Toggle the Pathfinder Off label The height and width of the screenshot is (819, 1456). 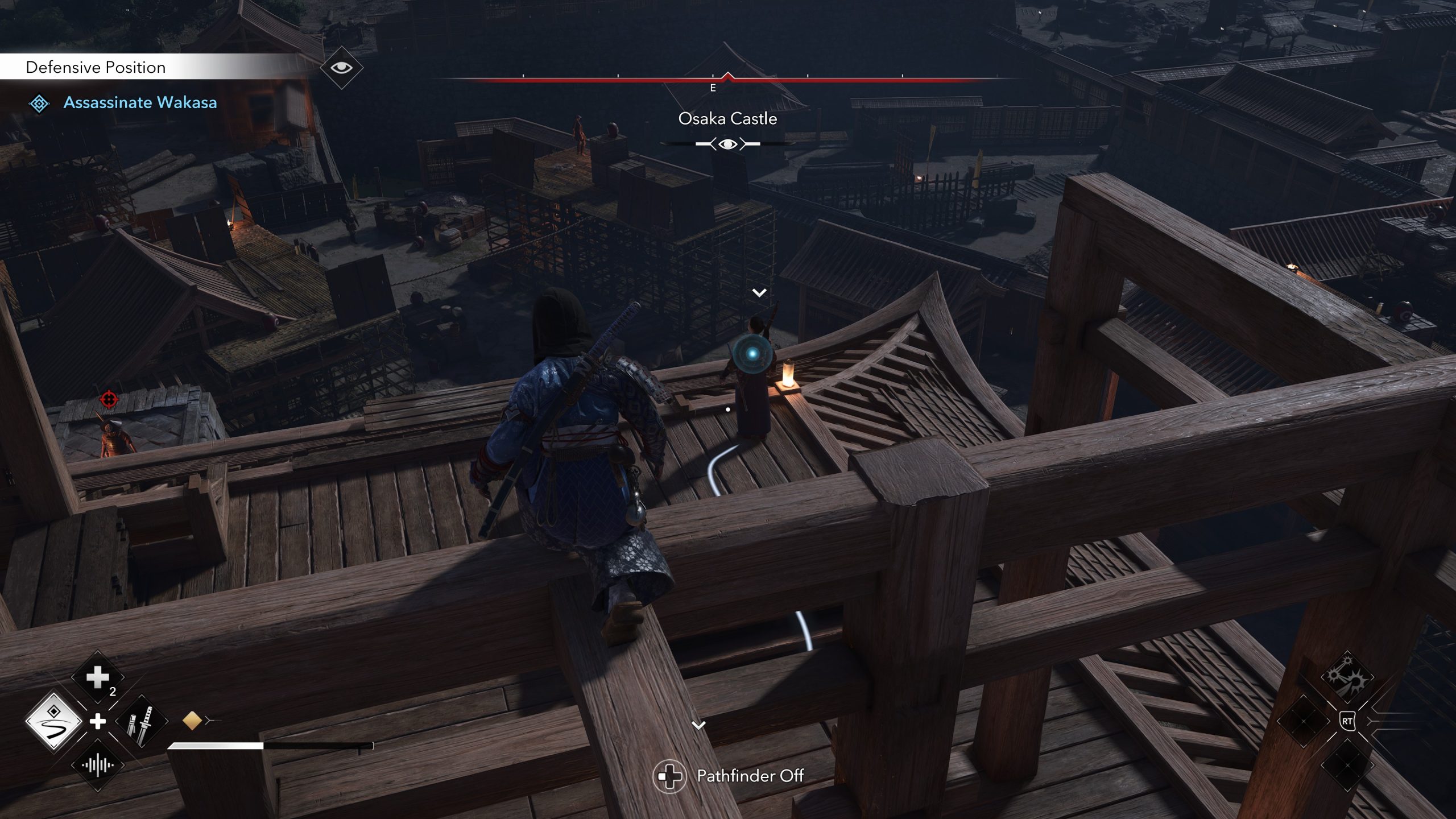[x=750, y=776]
